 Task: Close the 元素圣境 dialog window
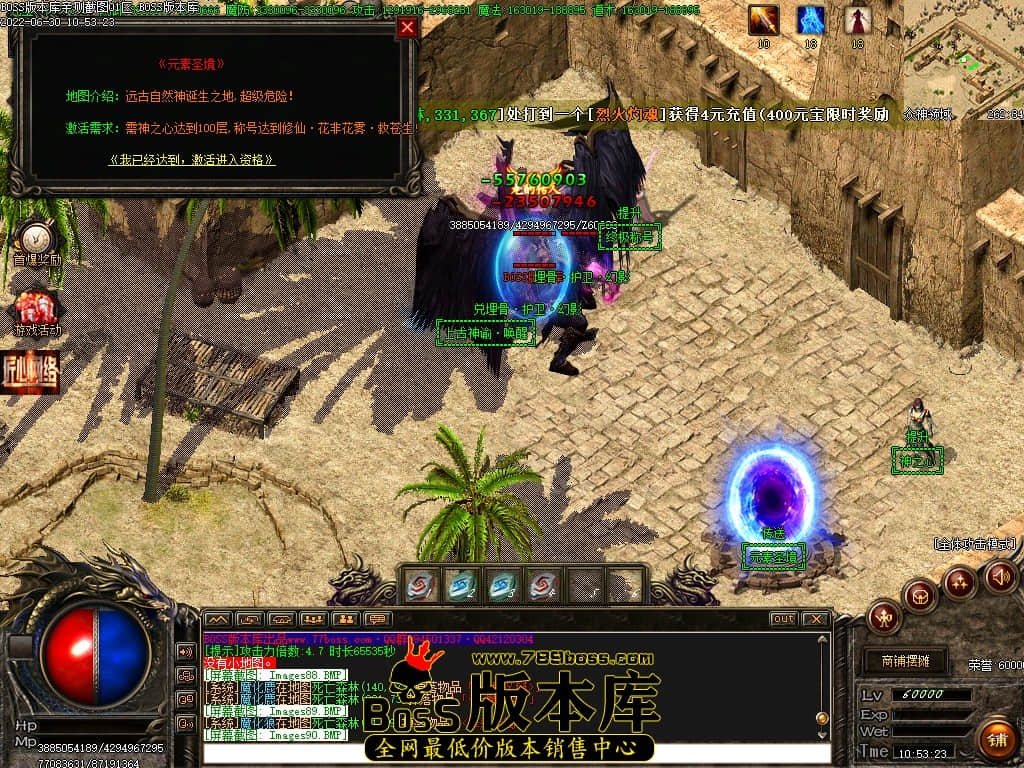[407, 28]
